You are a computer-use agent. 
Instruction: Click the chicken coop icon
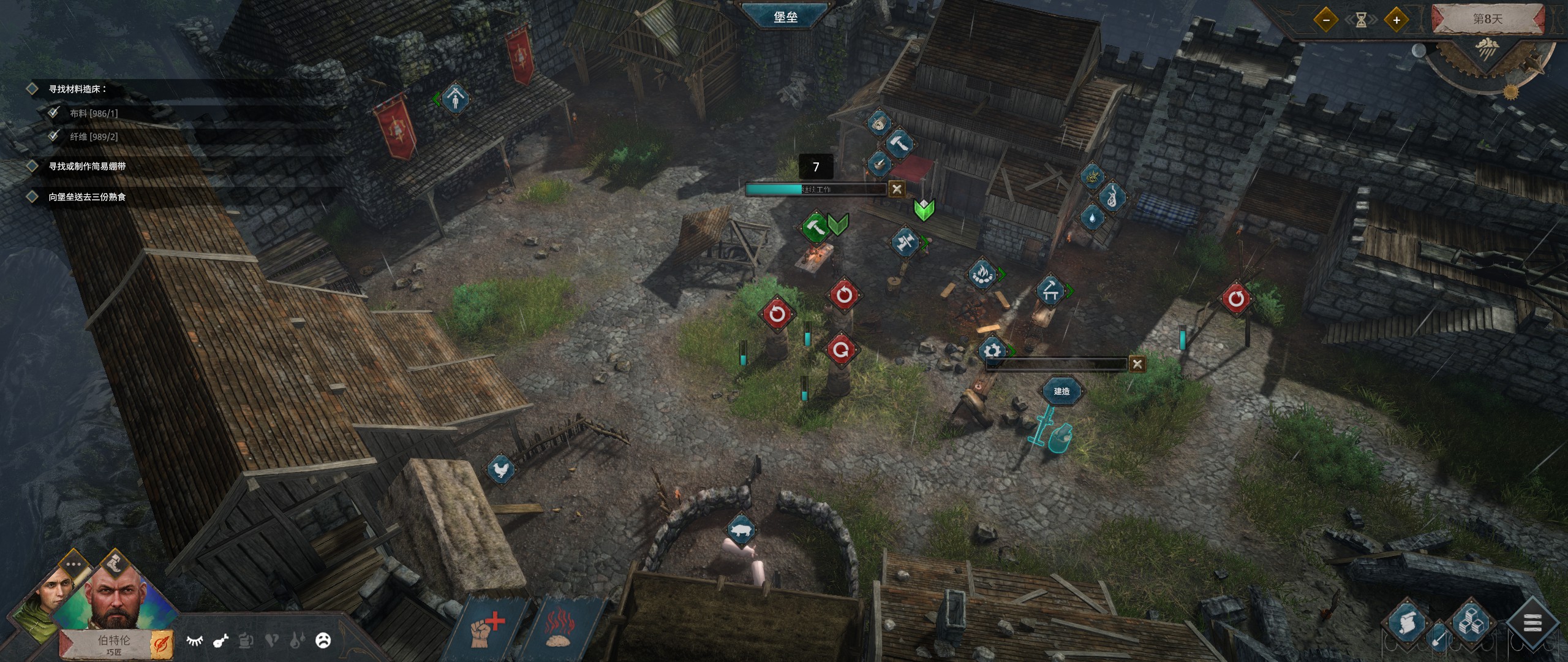pyautogui.click(x=500, y=470)
